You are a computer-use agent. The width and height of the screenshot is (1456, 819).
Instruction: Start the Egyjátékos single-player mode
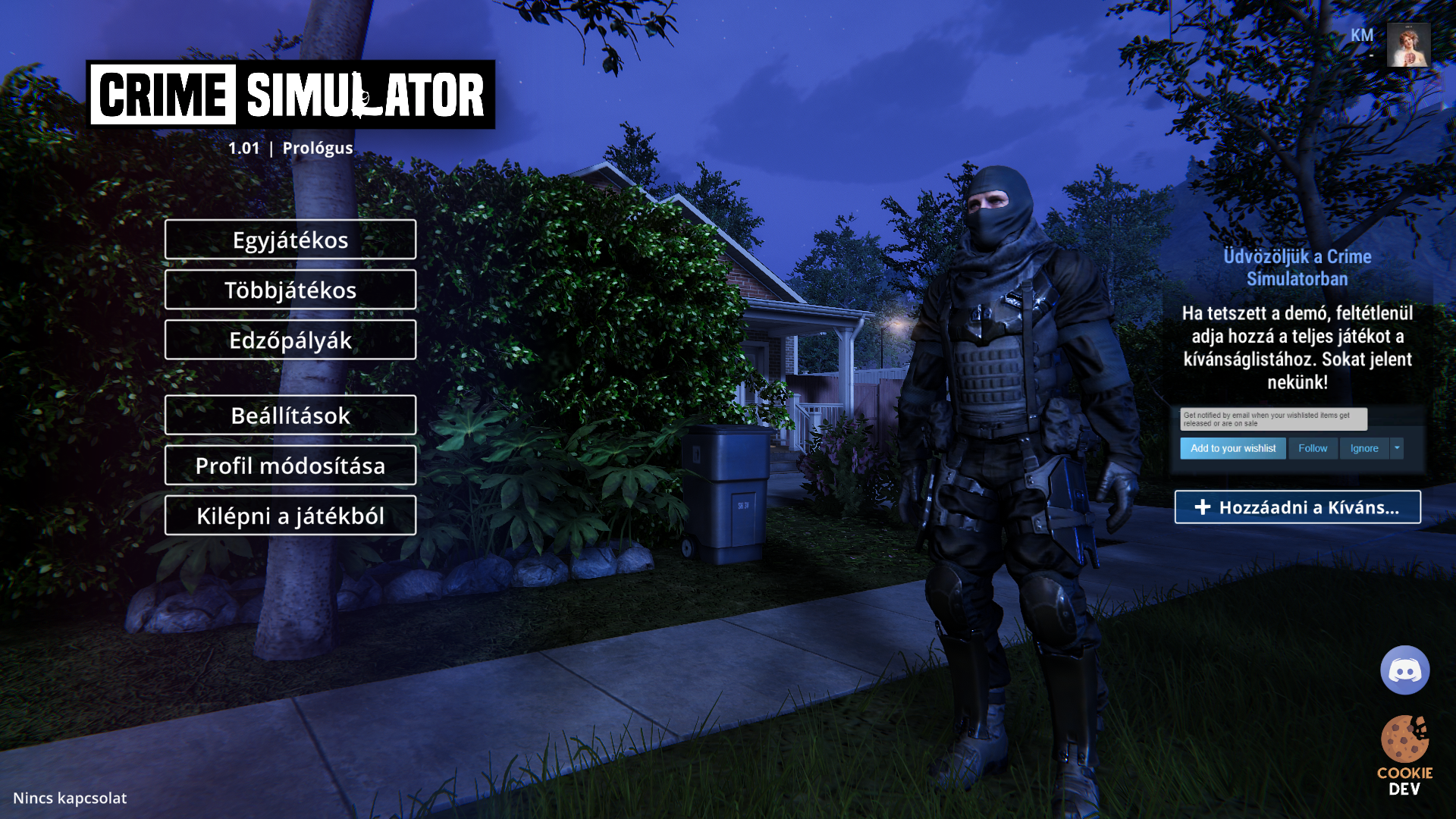[x=290, y=240]
